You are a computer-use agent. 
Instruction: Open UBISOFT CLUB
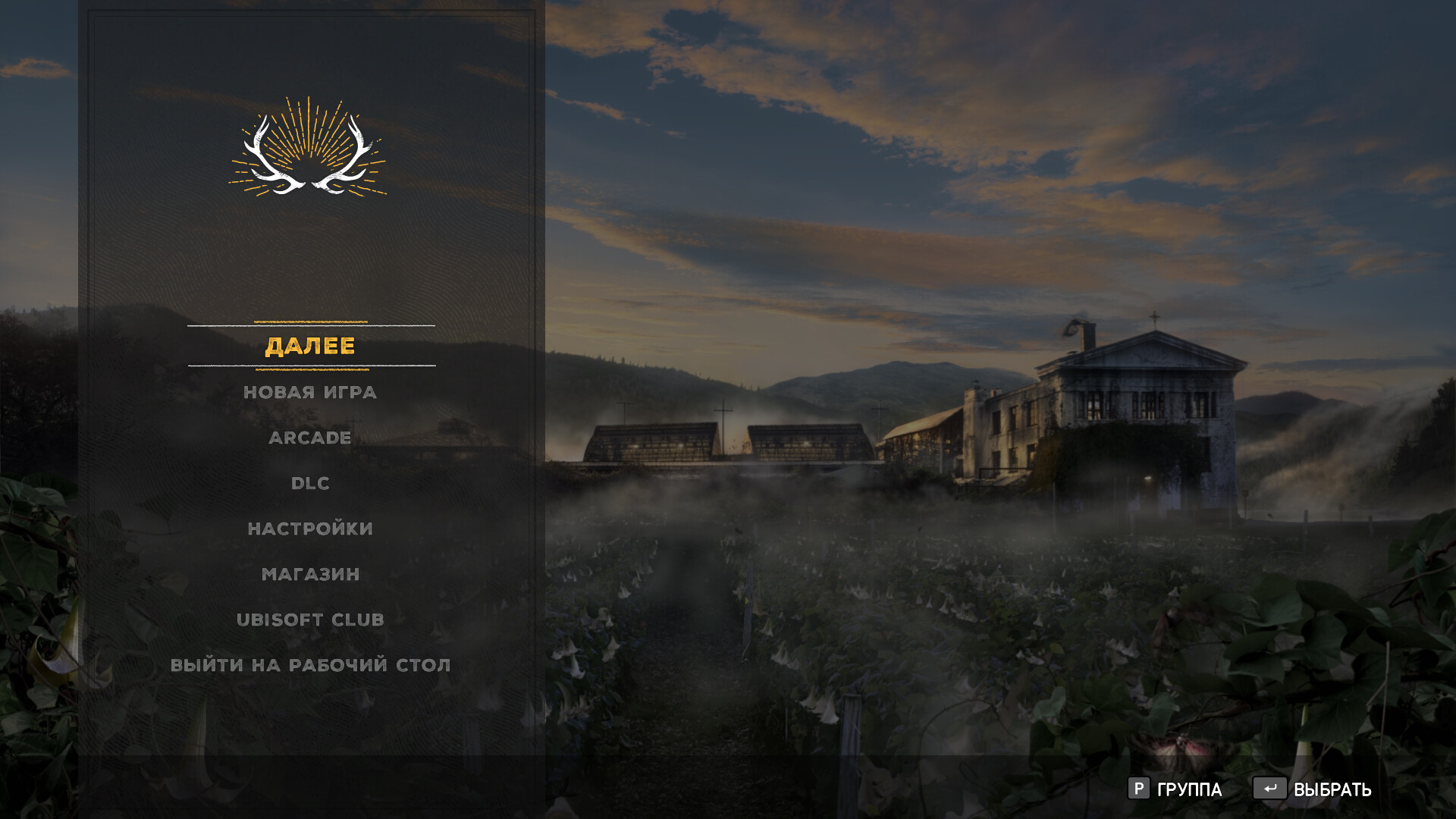click(x=310, y=620)
